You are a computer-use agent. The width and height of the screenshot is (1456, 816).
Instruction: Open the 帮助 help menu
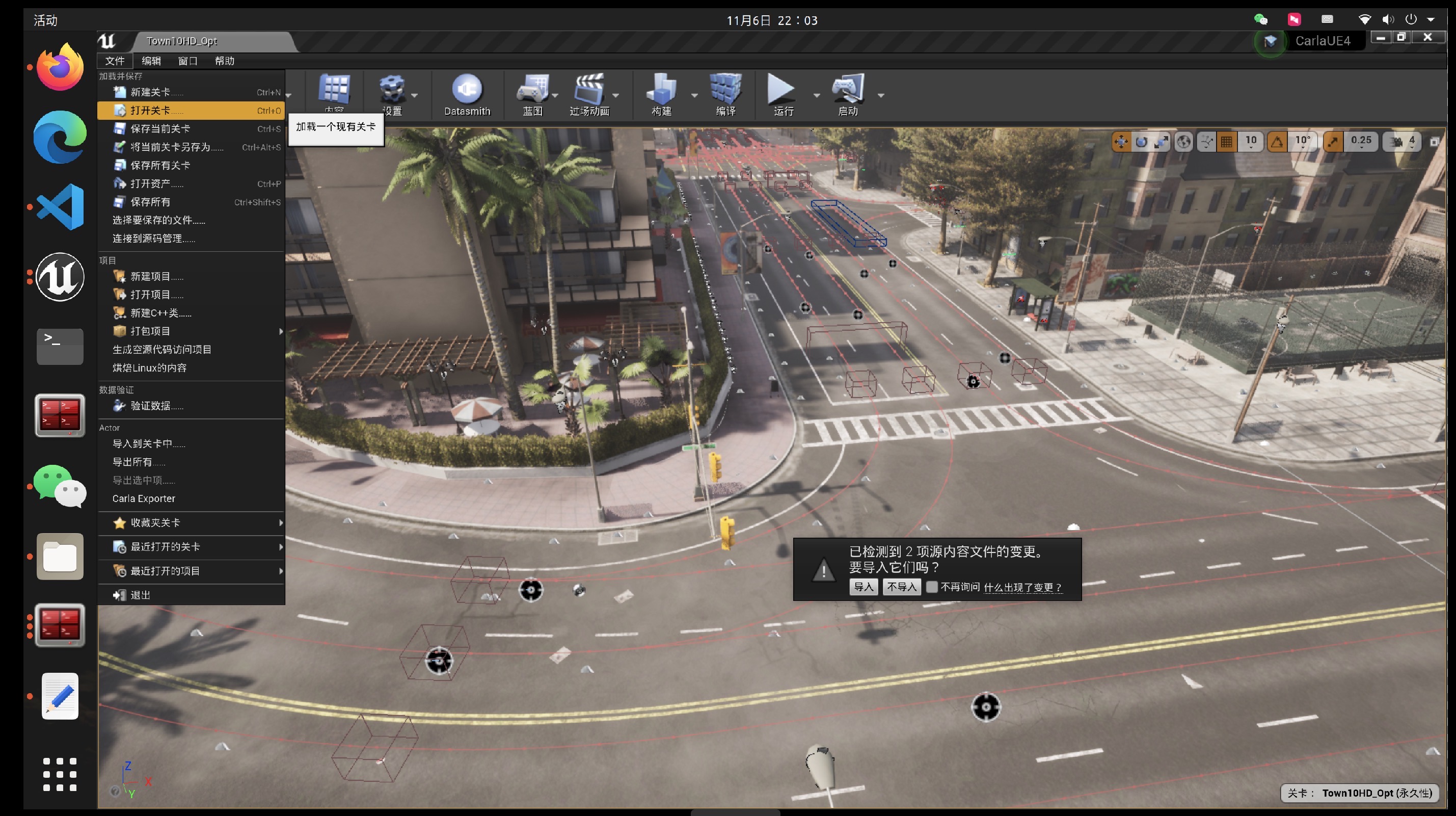(x=224, y=61)
